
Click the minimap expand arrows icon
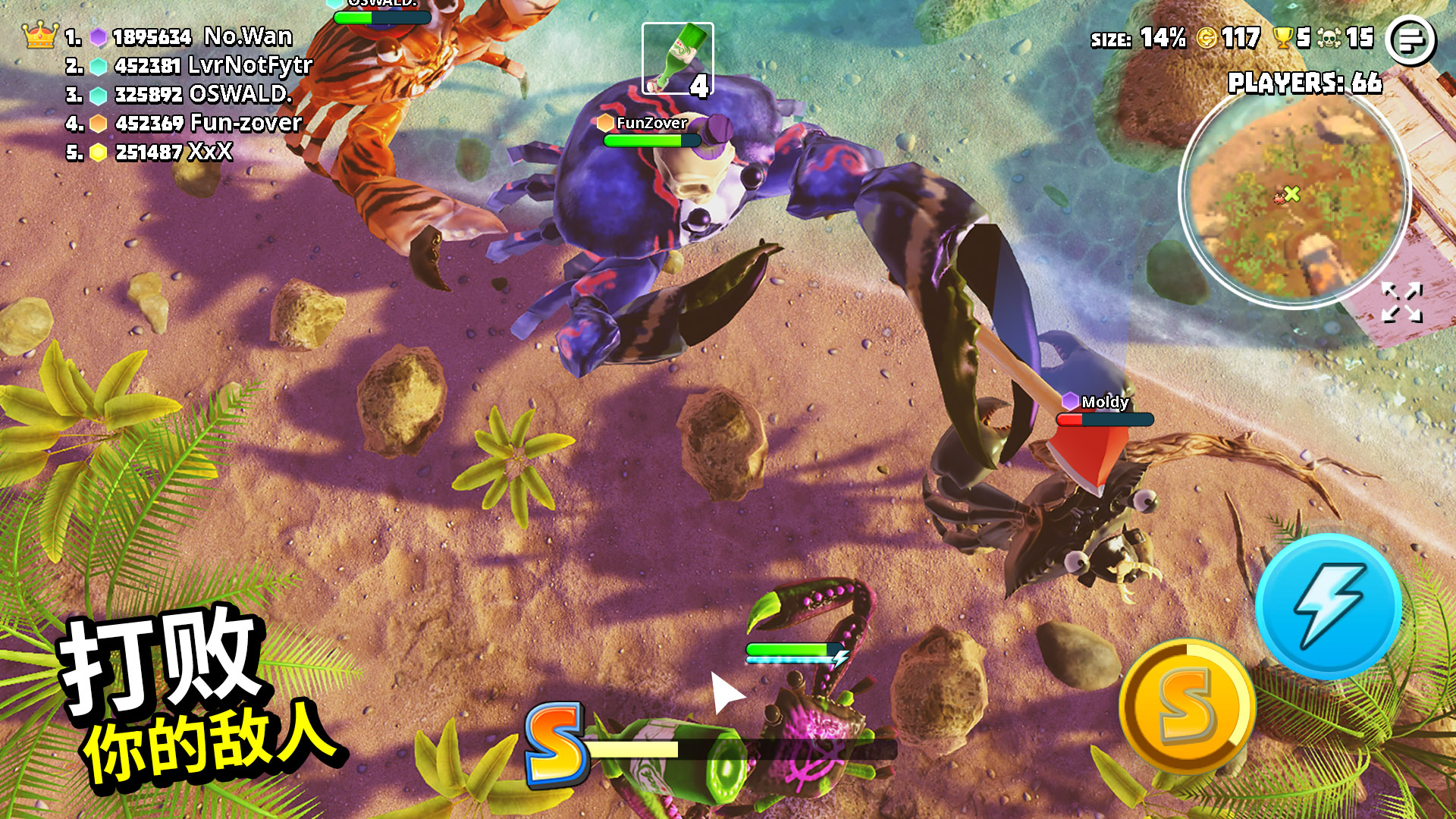coord(1401,303)
